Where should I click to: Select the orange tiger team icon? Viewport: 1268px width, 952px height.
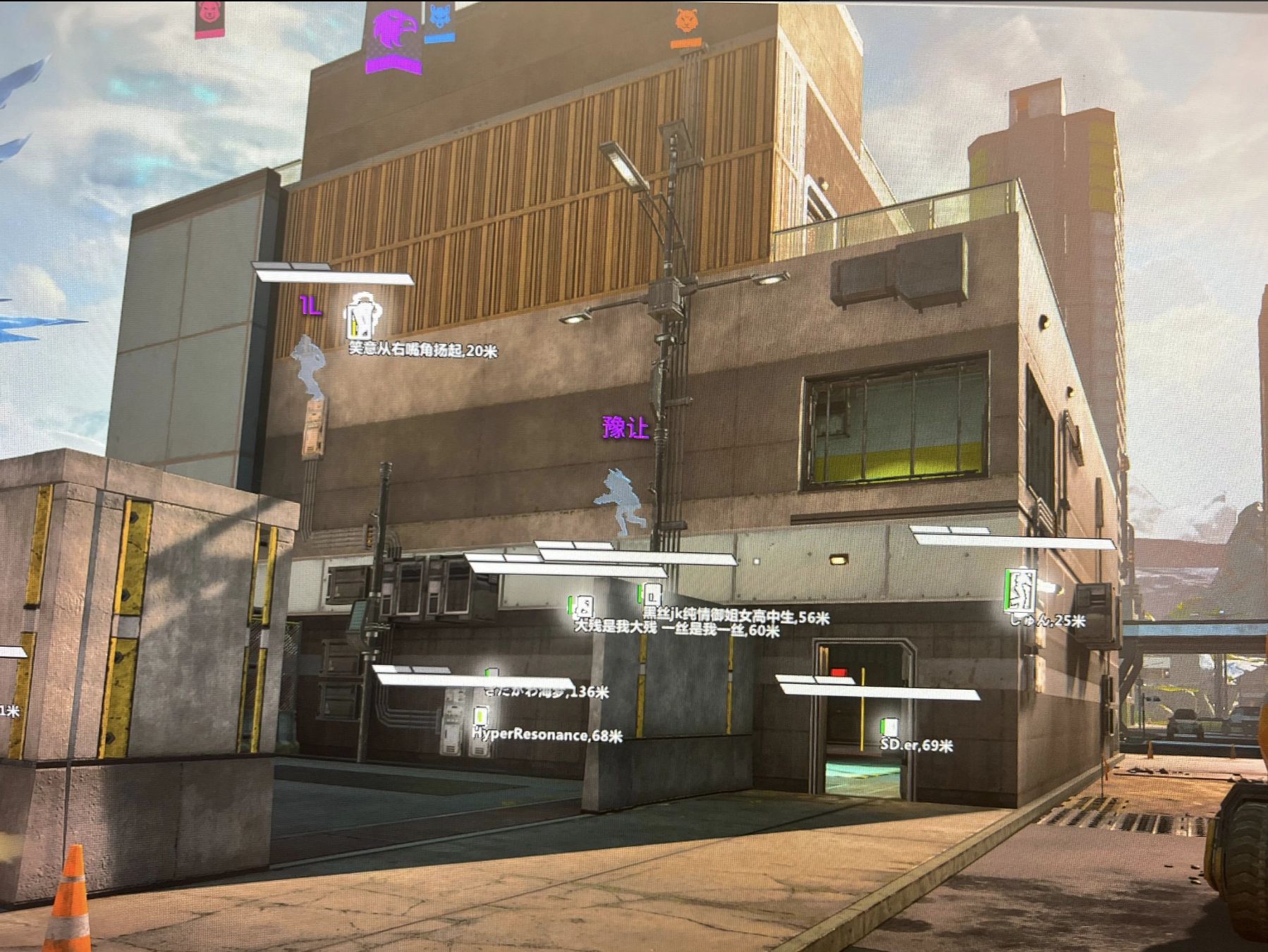(685, 21)
